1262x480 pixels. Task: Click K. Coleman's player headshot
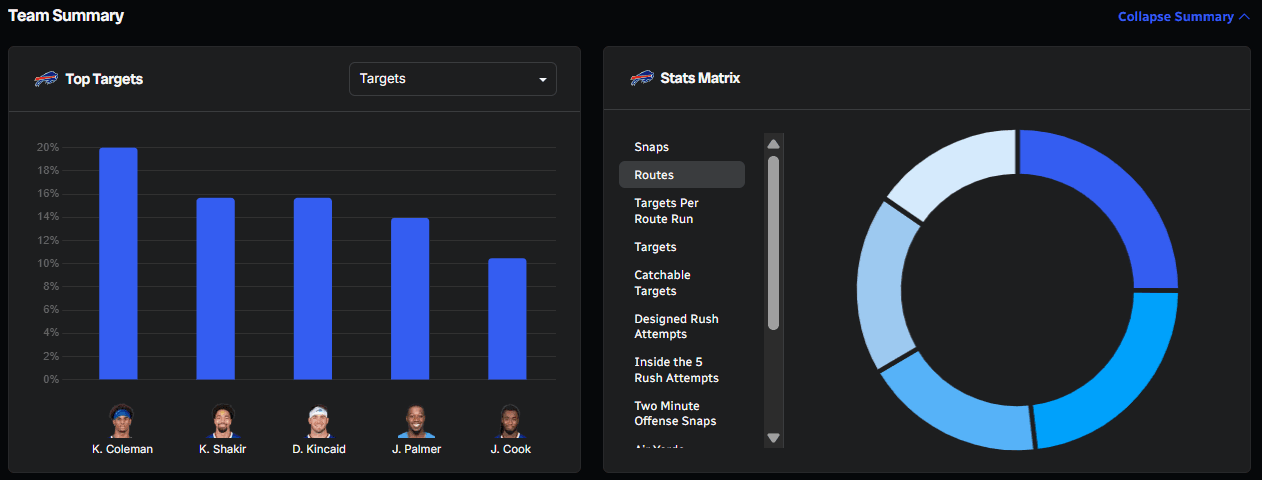click(122, 421)
